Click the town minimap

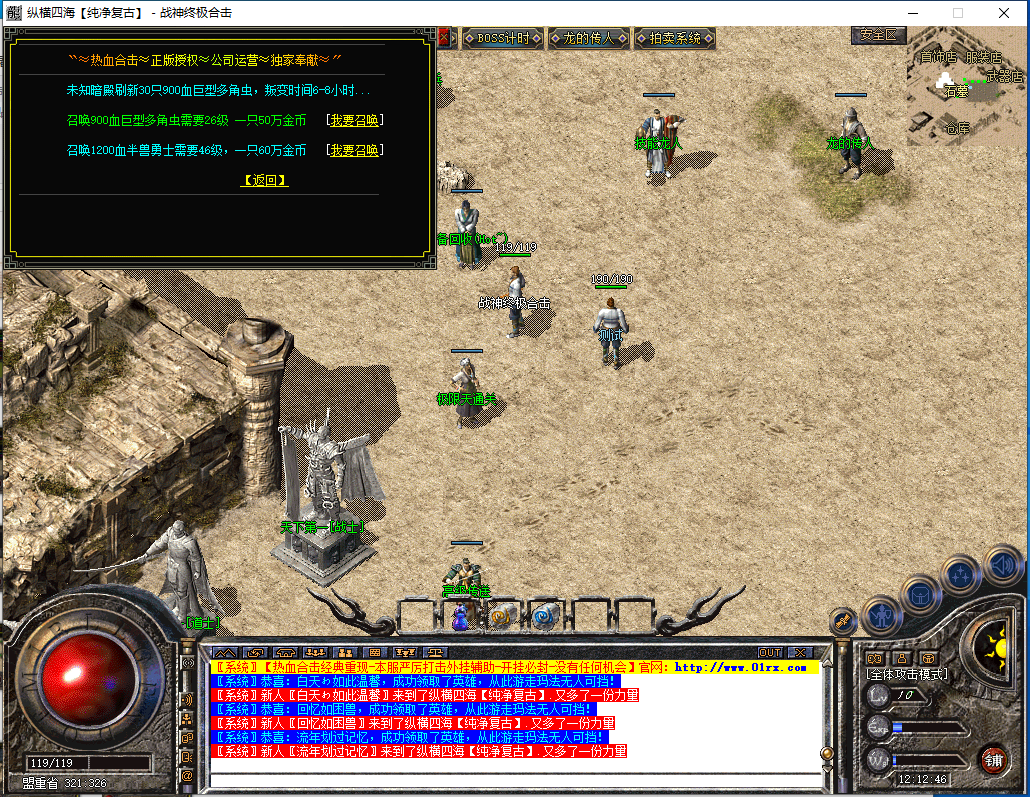pyautogui.click(x=965, y=95)
